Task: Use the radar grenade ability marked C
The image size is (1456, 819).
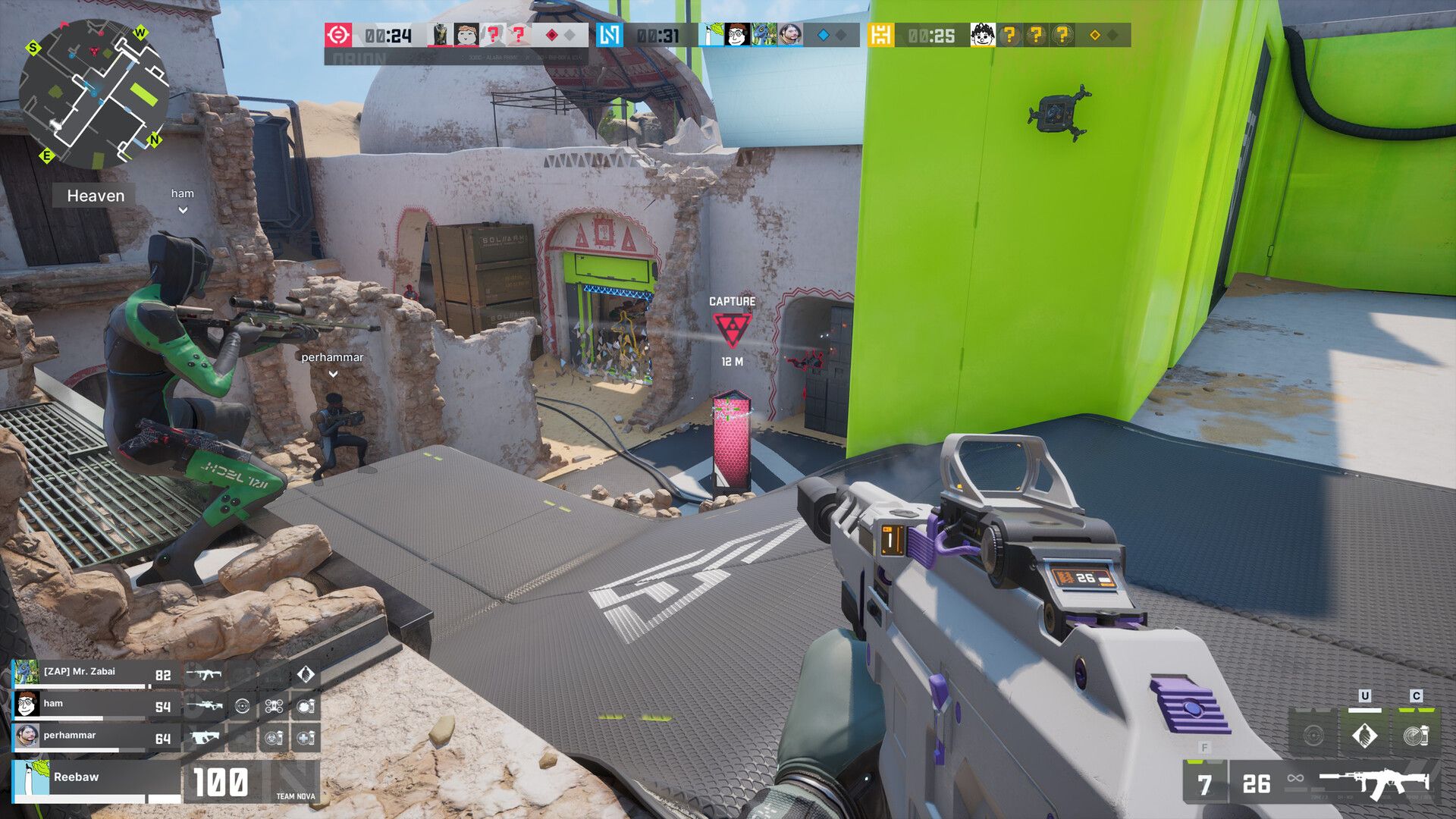Action: click(1415, 735)
